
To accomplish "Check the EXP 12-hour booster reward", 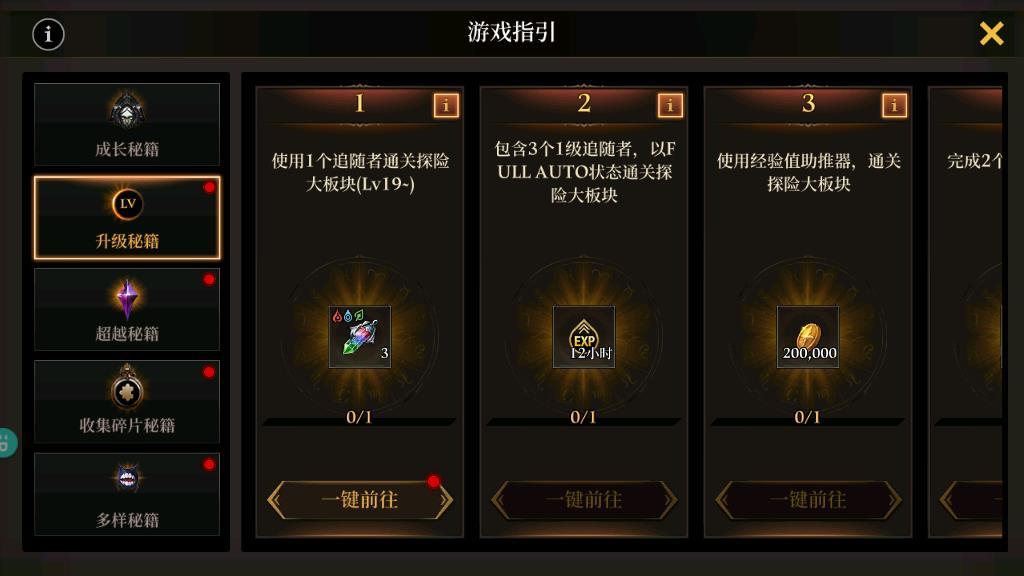I will click(x=584, y=337).
